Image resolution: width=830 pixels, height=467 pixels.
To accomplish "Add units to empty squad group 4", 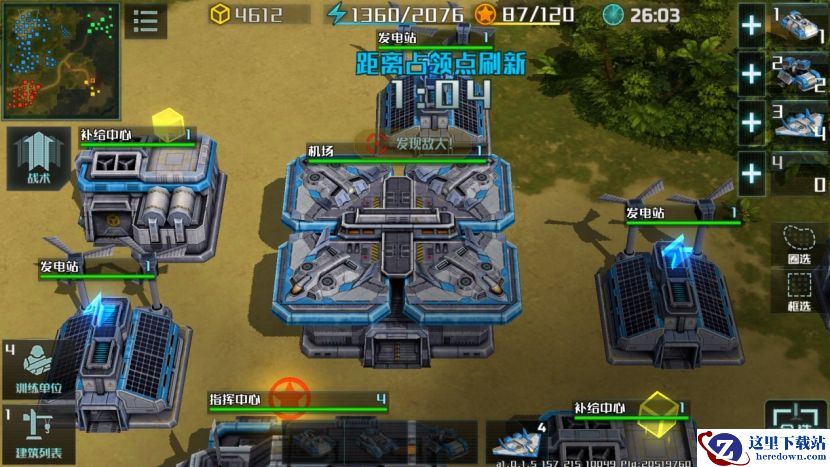I will click(x=751, y=173).
